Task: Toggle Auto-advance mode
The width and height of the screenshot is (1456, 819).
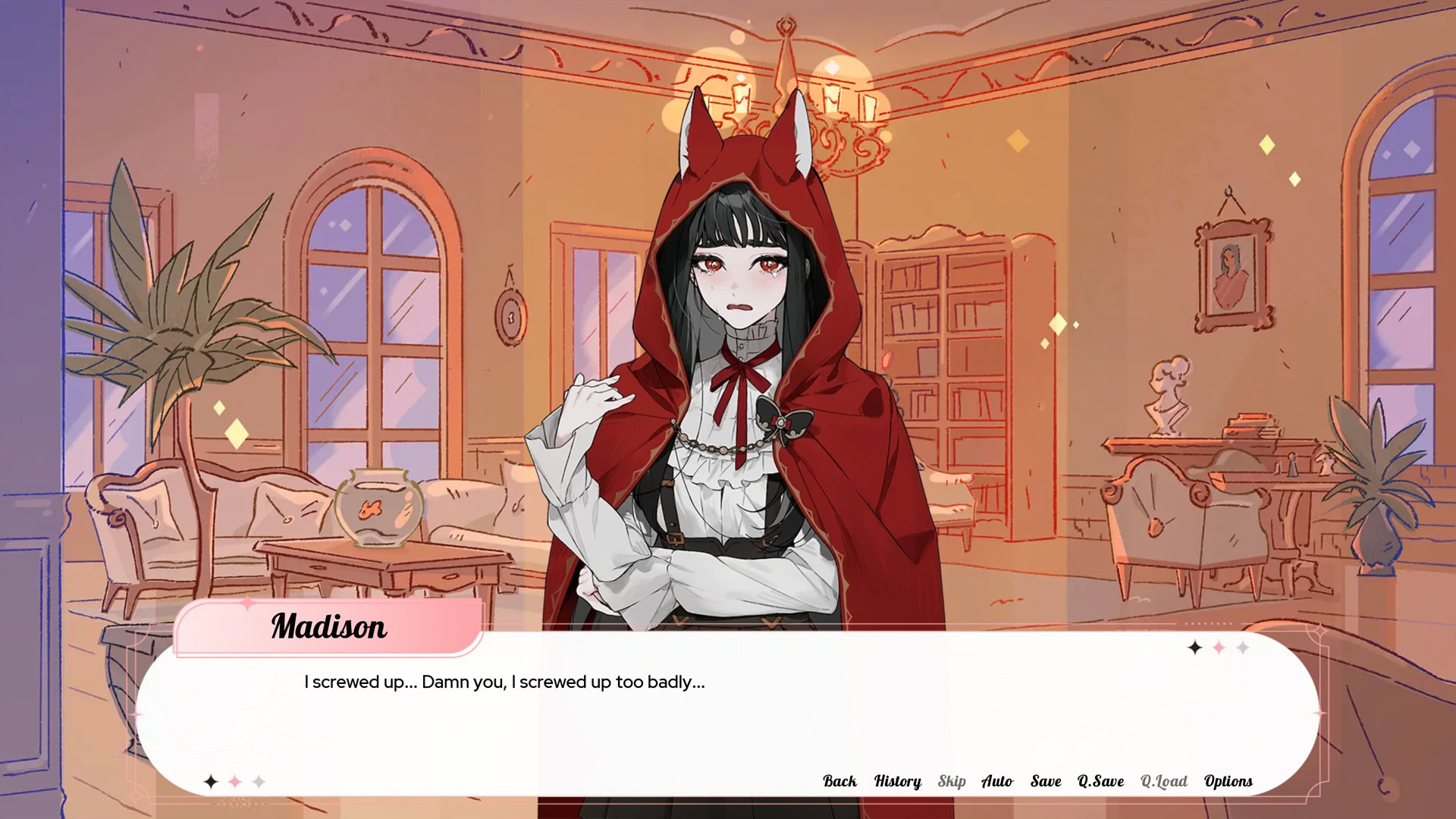Action: pyautogui.click(x=997, y=781)
